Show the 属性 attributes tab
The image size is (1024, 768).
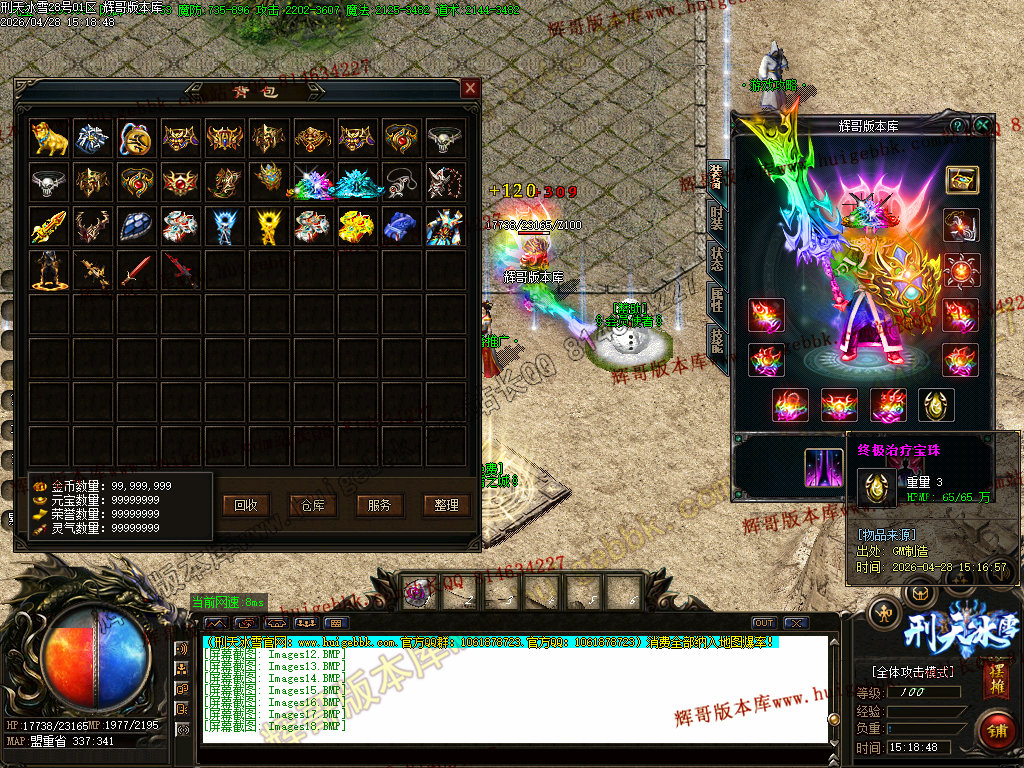coord(717,297)
